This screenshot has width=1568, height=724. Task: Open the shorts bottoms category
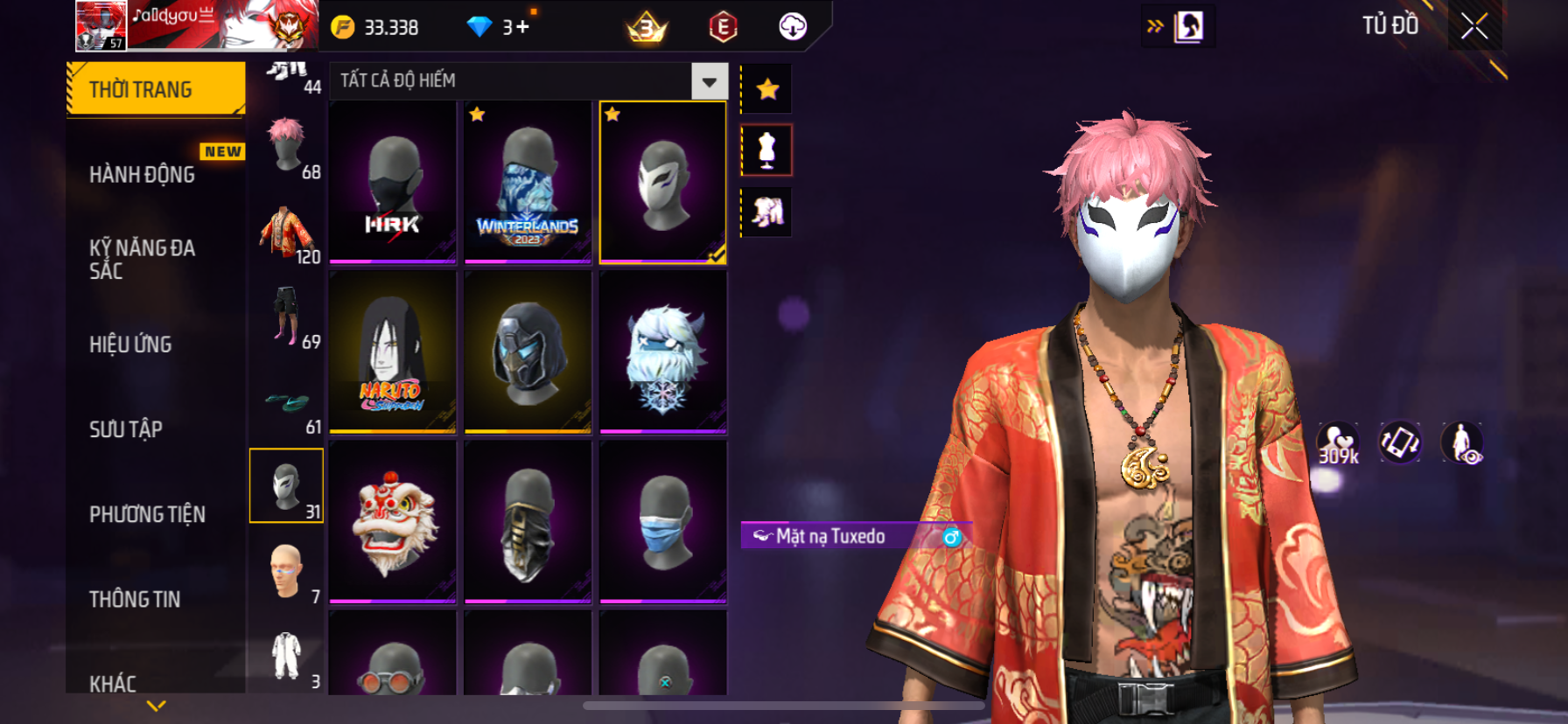[286, 316]
